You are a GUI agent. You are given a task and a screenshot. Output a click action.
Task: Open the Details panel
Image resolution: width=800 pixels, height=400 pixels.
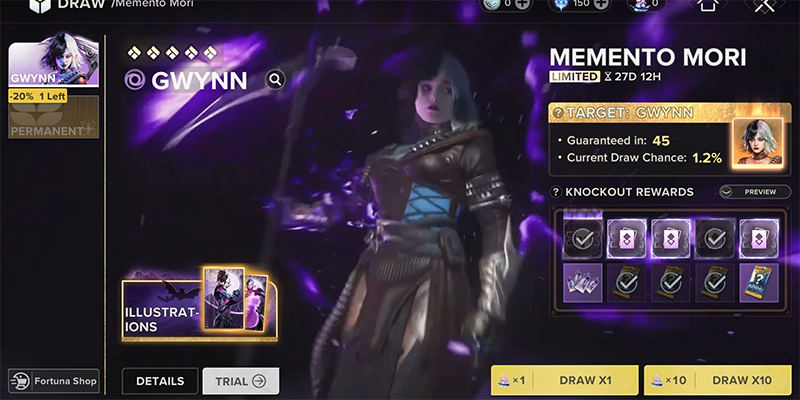tap(160, 380)
